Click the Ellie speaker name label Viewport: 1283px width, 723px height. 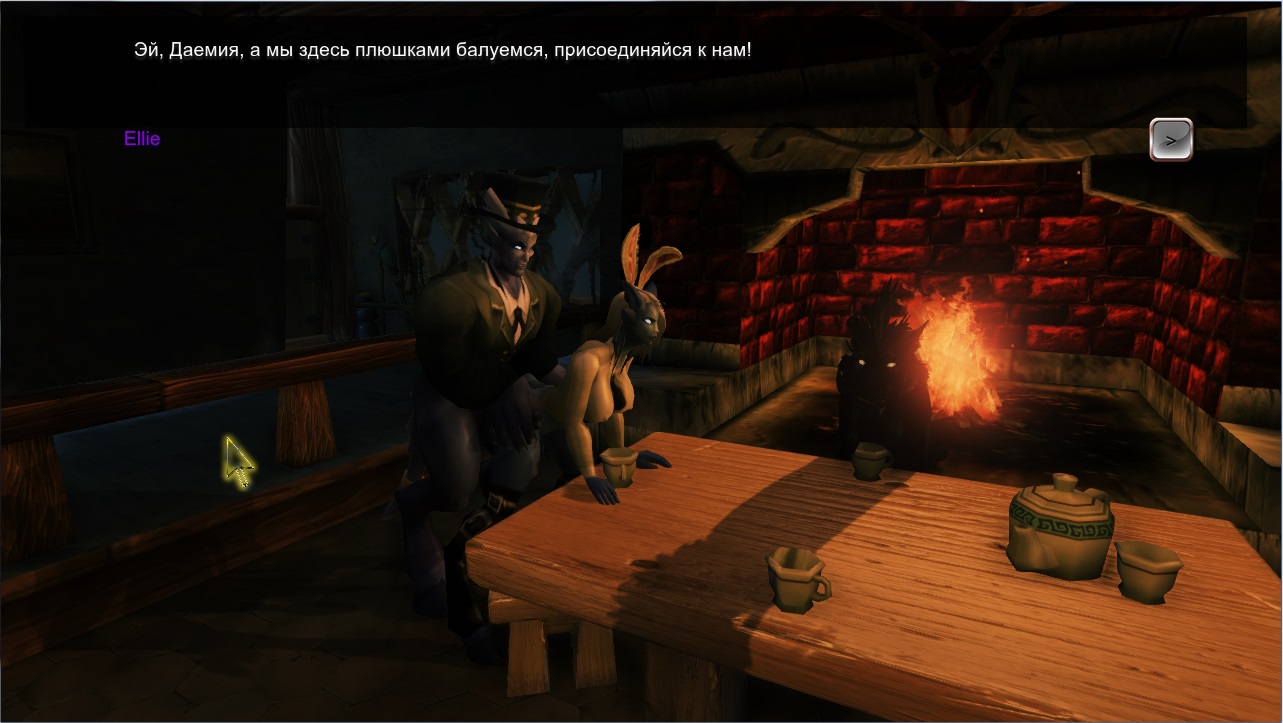(141, 139)
